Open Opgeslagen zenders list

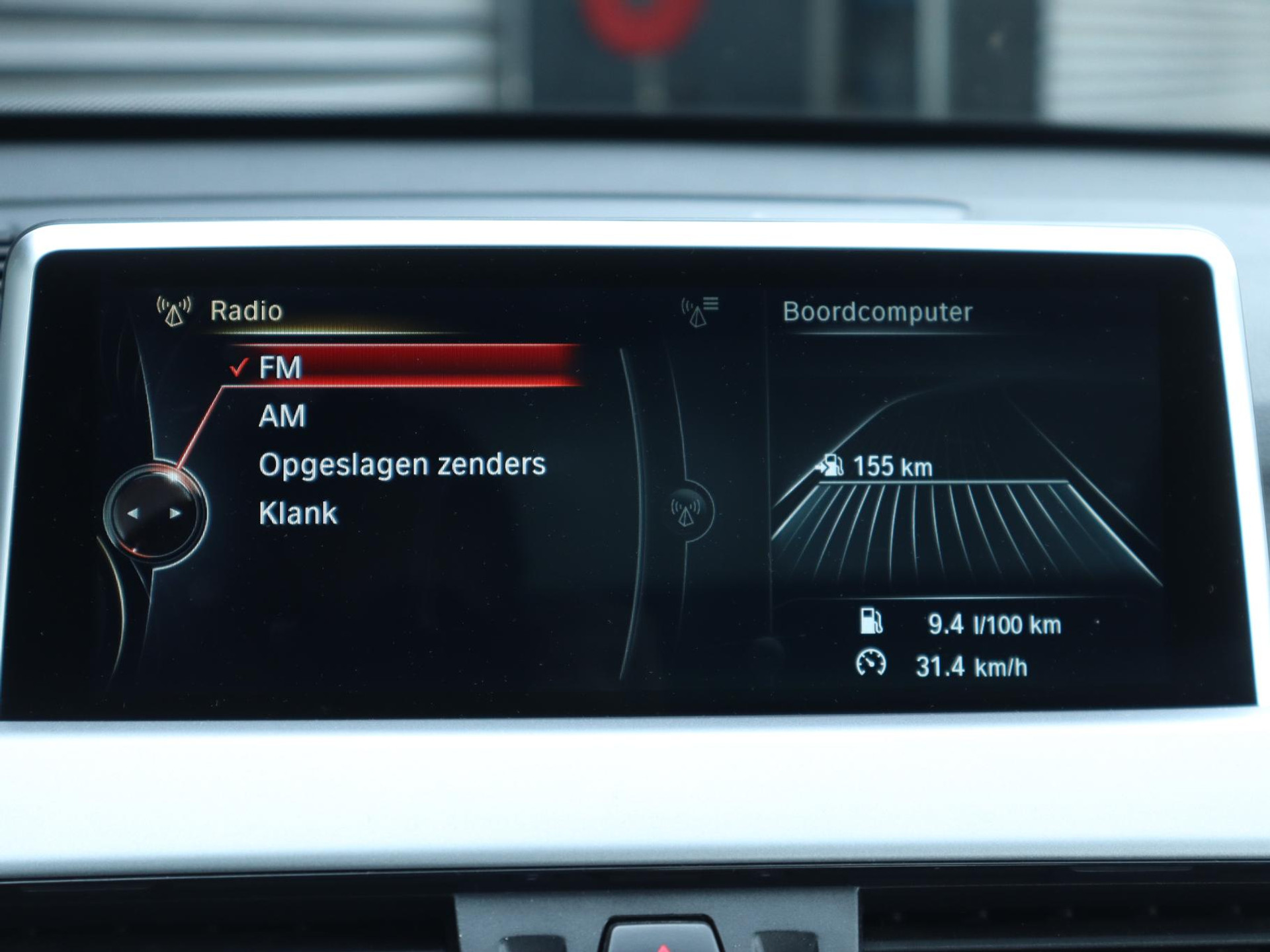[x=402, y=465]
